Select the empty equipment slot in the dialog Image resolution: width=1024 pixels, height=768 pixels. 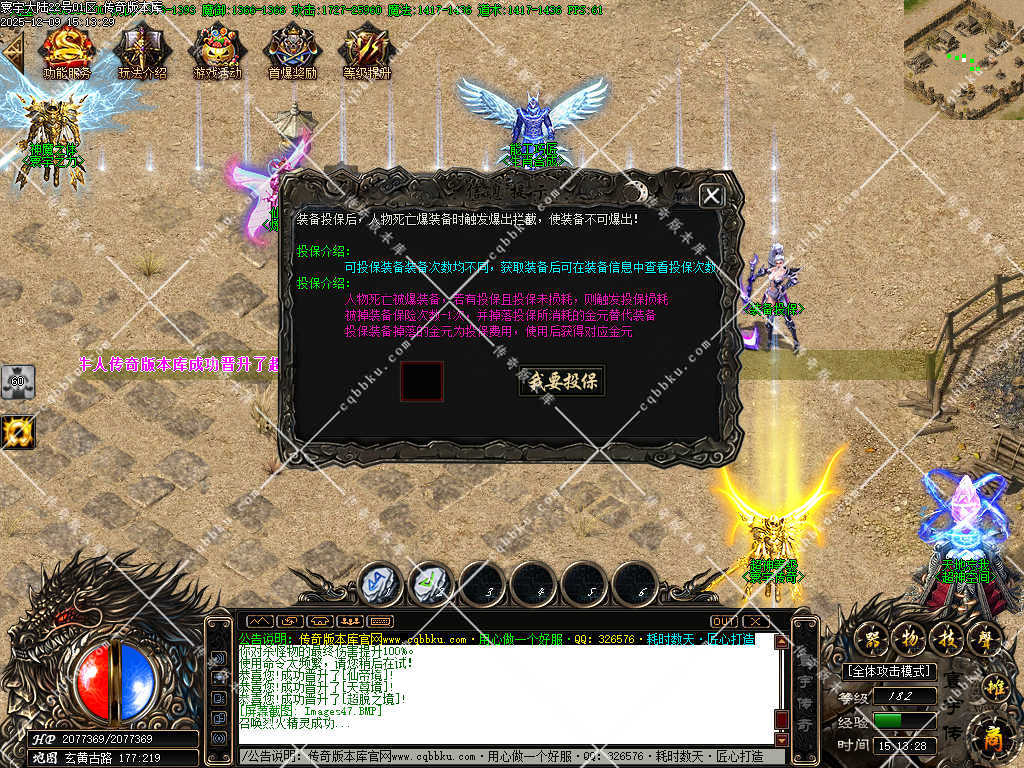pos(421,381)
